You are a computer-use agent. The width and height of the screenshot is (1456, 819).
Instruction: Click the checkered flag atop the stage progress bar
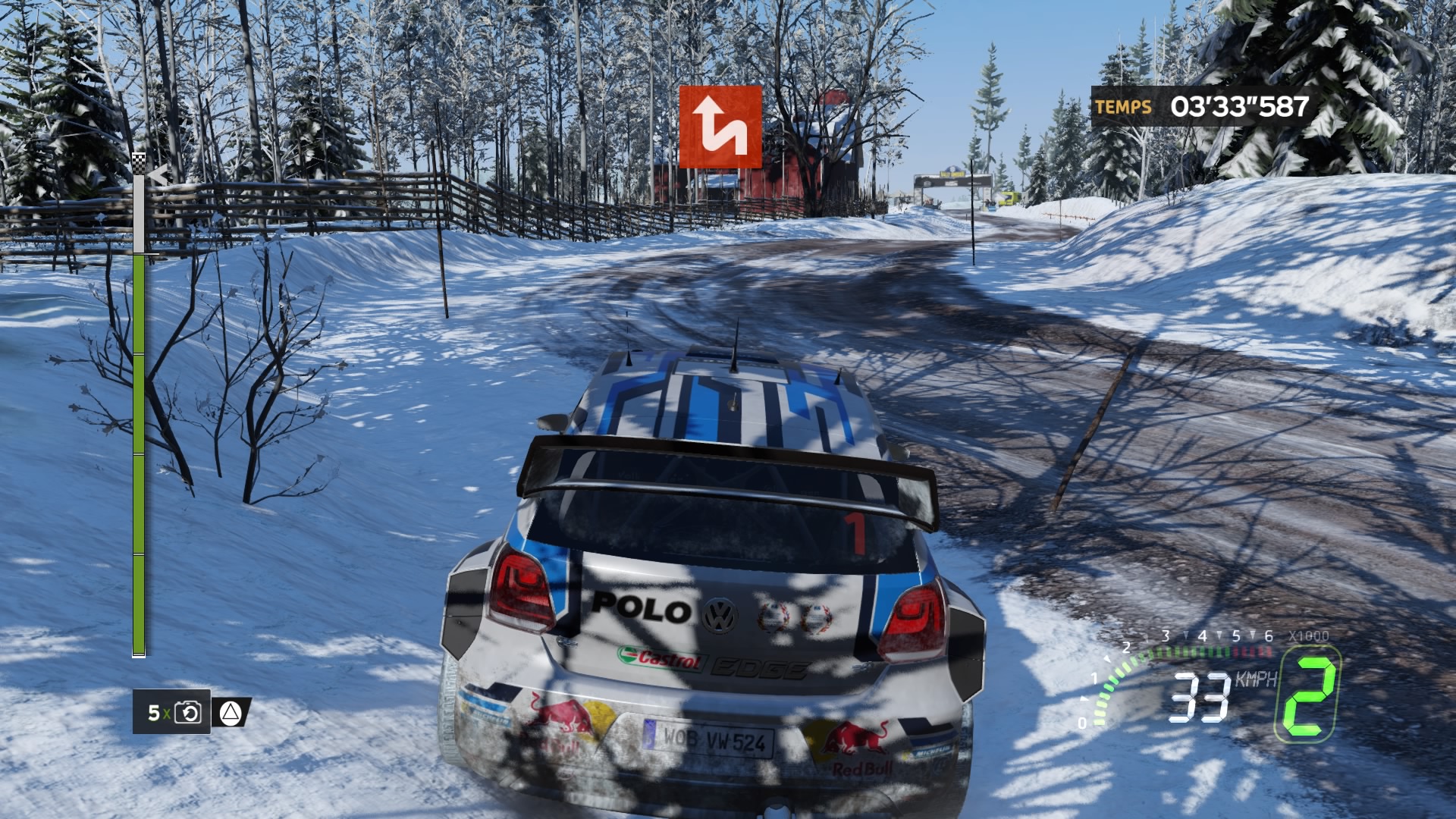[x=139, y=162]
